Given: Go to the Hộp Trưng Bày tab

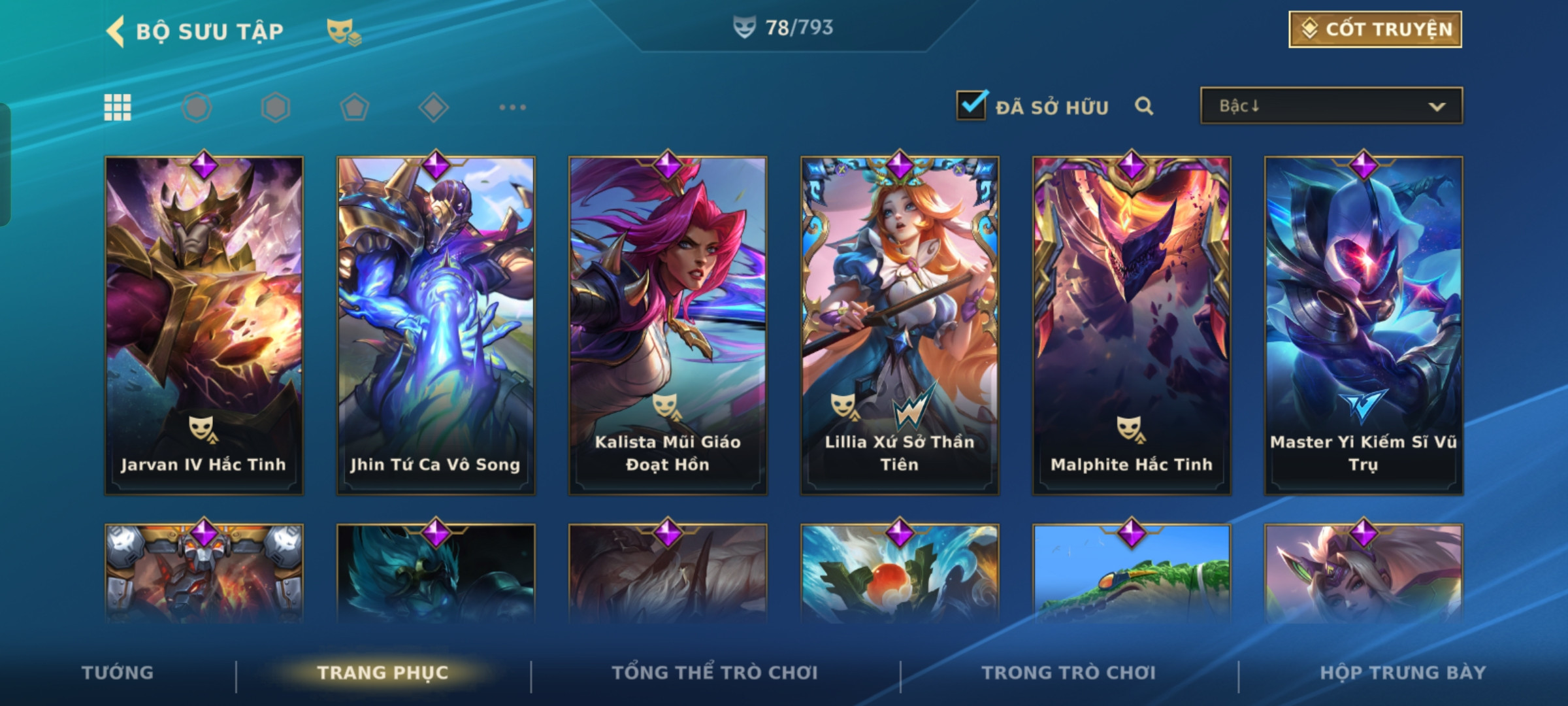Looking at the screenshot, I should (1403, 673).
